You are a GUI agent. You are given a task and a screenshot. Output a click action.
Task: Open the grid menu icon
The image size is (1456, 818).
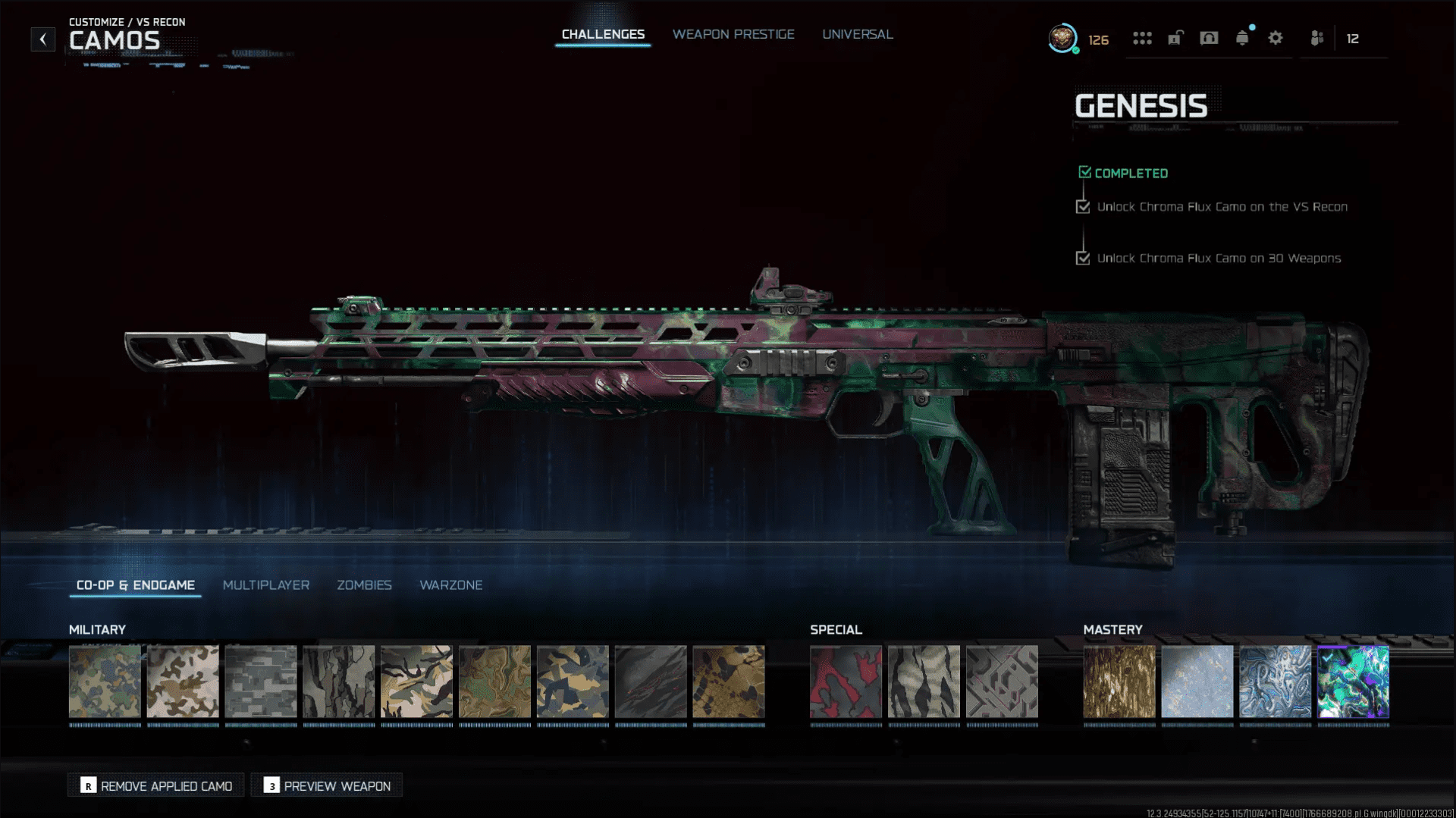[1142, 38]
